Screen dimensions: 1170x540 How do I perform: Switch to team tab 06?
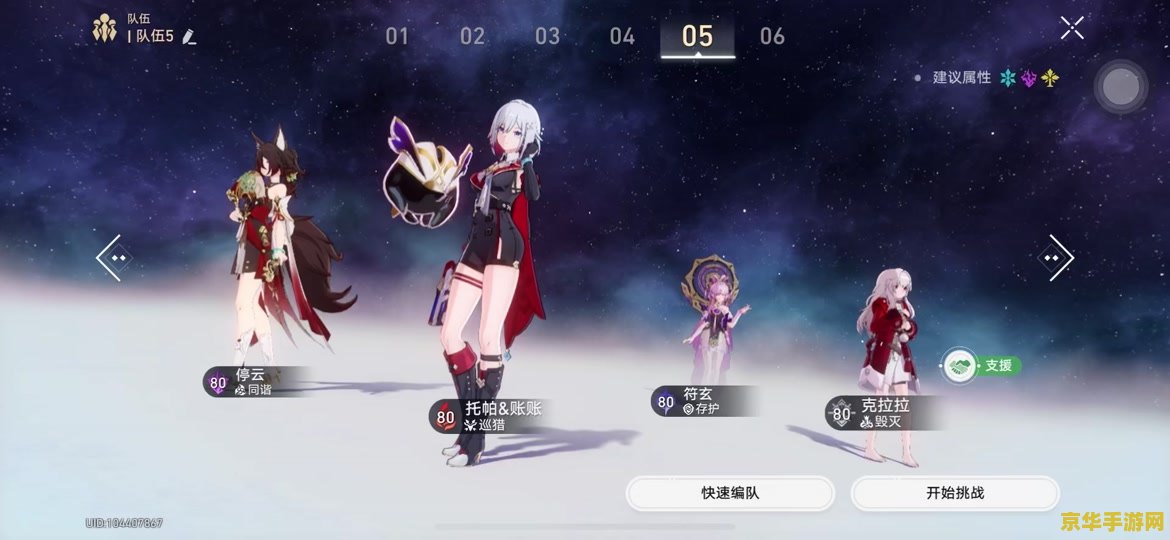point(772,37)
